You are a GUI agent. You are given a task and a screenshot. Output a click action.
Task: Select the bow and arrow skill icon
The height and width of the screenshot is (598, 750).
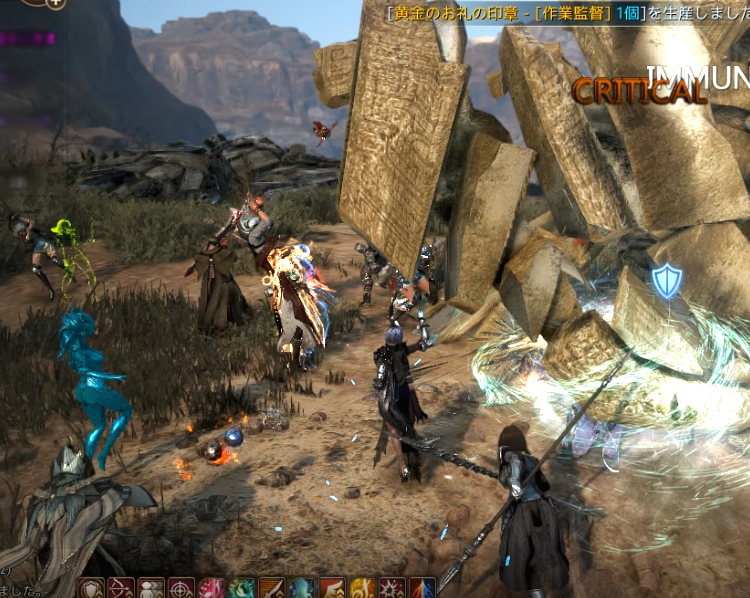[x=121, y=588]
